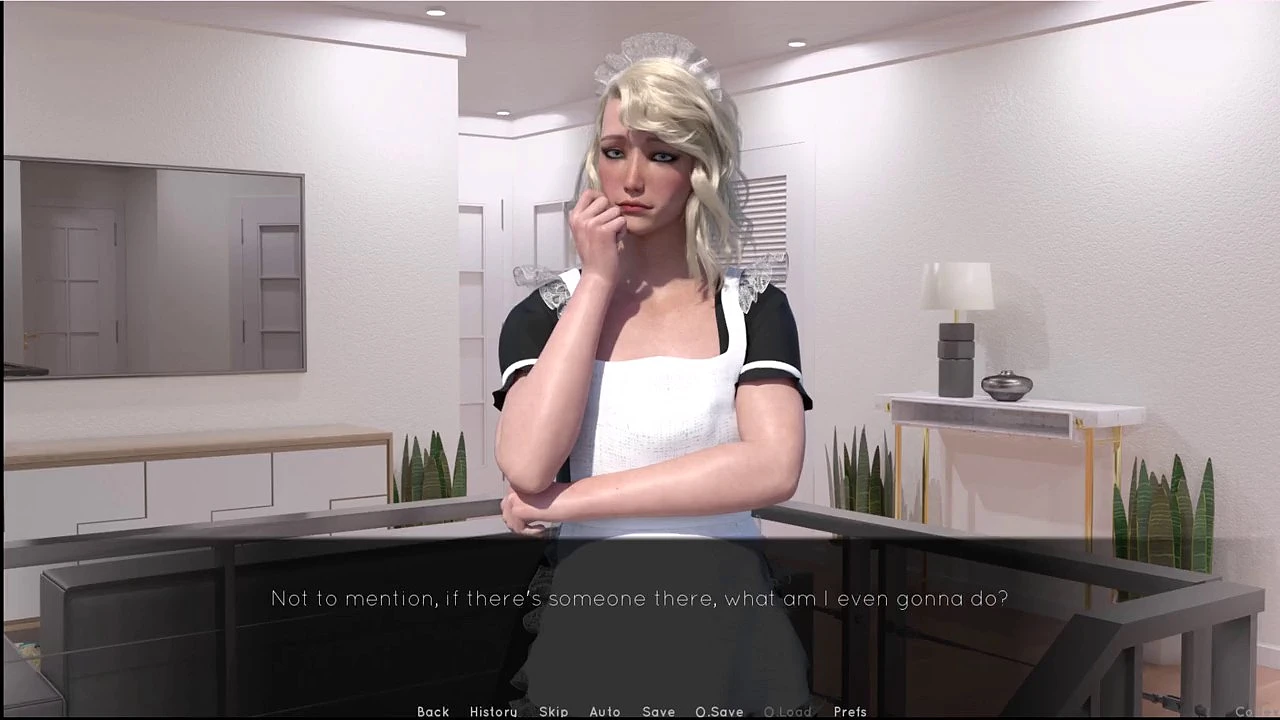Screen dimensions: 1280x720
Task: Click the Back button in quick menu
Action: point(433,711)
